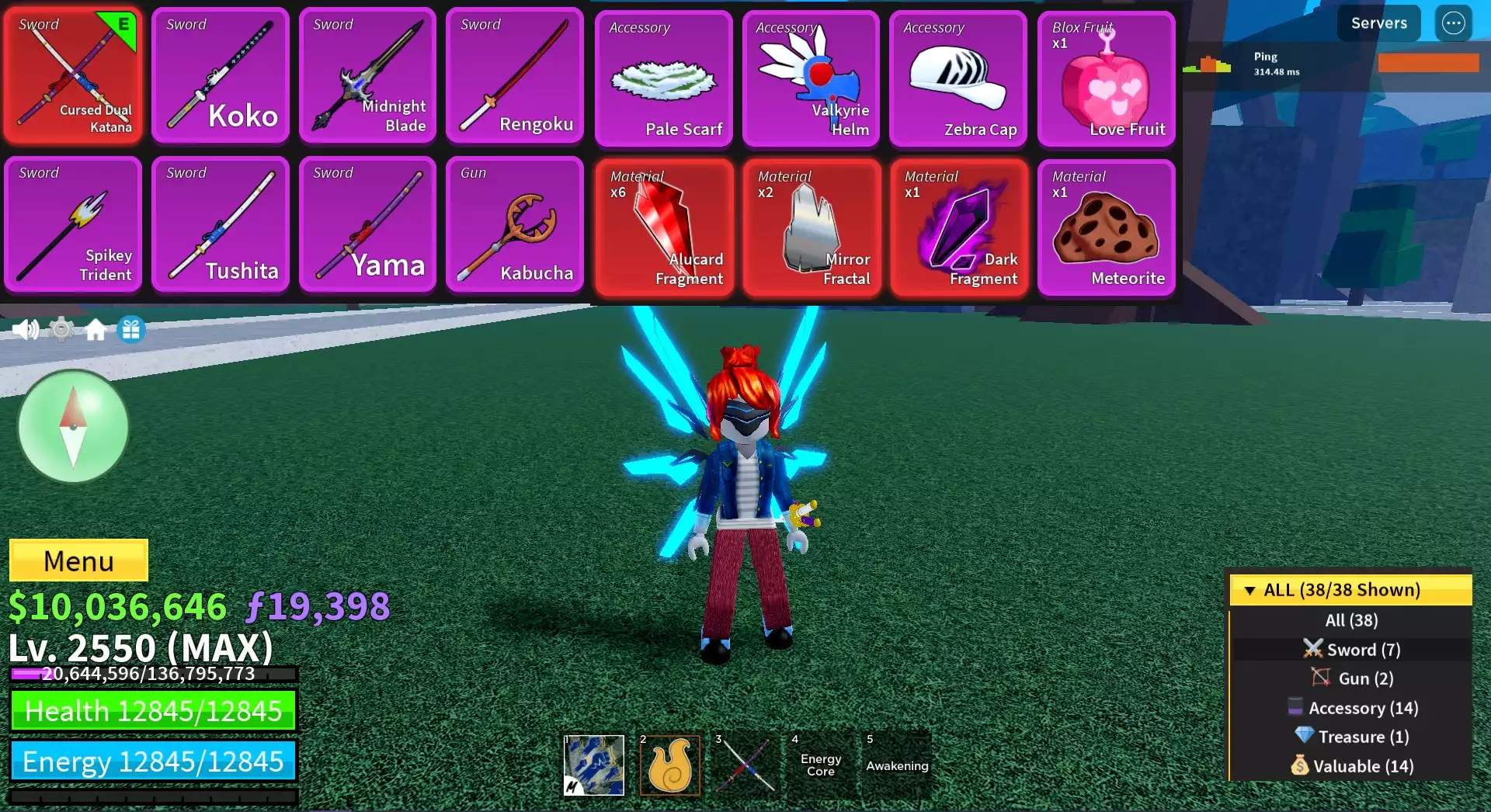The height and width of the screenshot is (812, 1491).
Task: Choose the Yama sword slot
Action: [x=368, y=224]
